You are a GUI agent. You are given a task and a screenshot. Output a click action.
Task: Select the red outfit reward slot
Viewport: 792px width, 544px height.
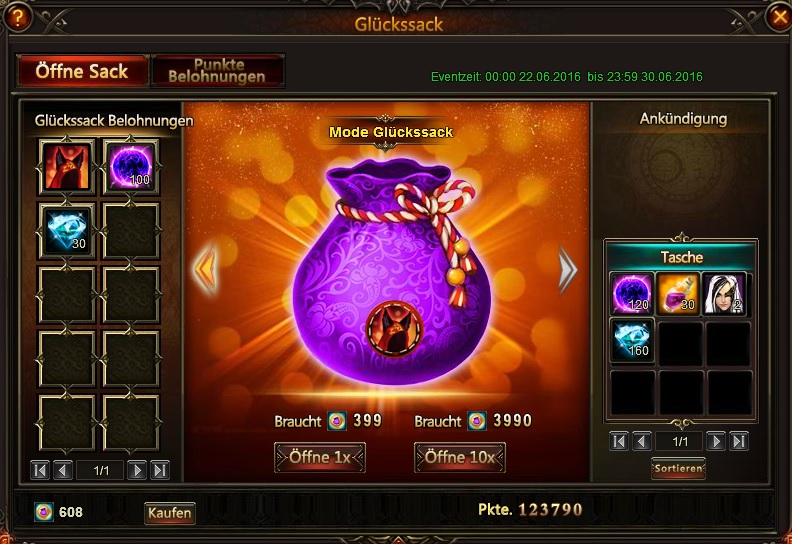67,166
